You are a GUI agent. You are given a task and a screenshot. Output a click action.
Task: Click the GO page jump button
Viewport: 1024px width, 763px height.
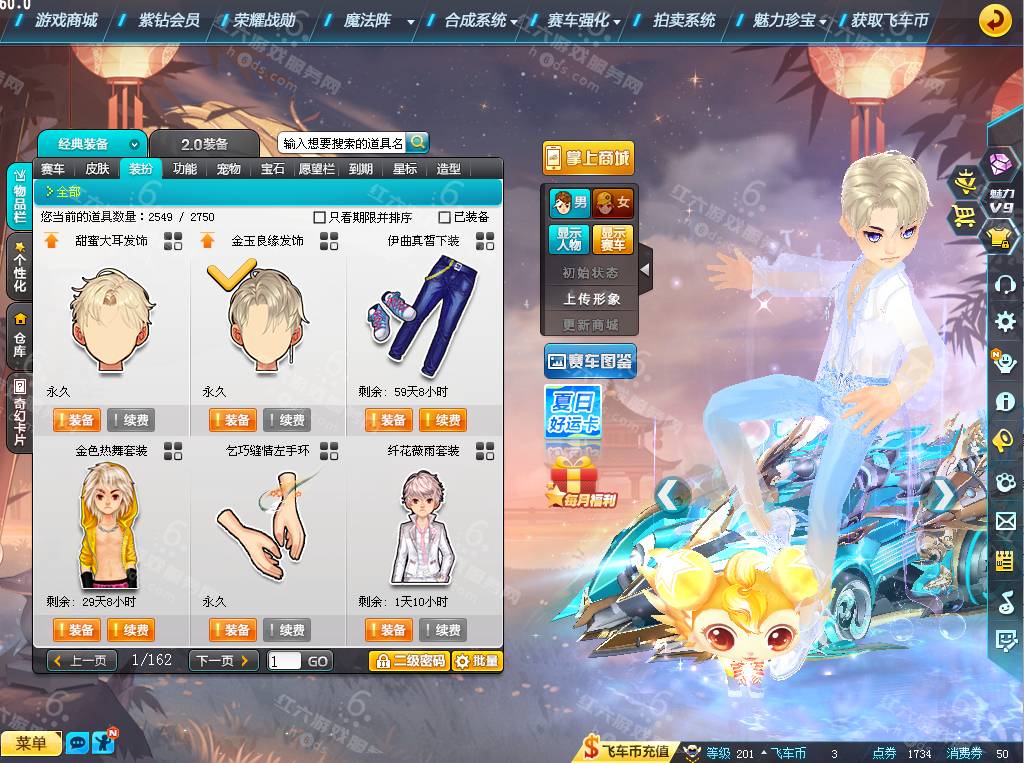point(318,661)
